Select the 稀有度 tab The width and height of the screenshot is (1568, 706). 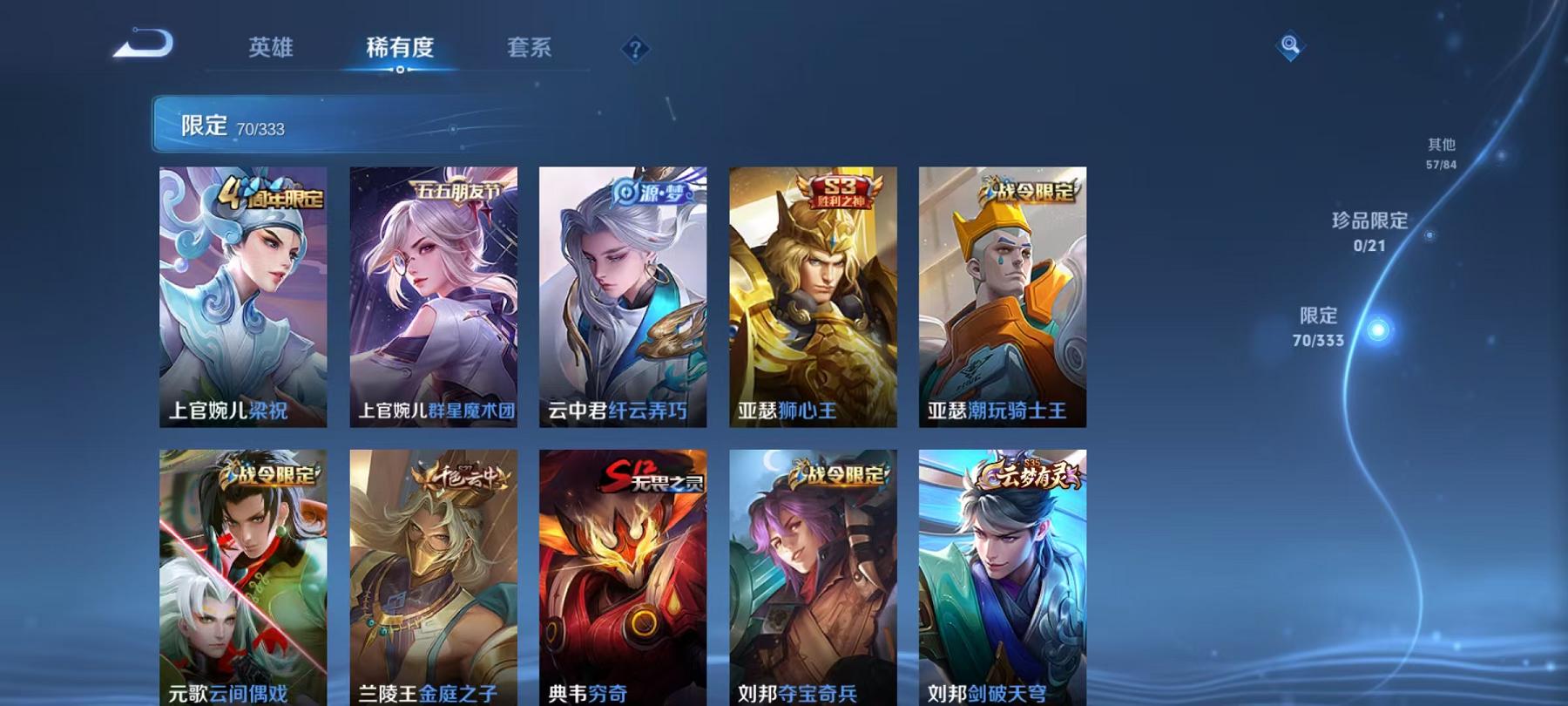coord(402,50)
